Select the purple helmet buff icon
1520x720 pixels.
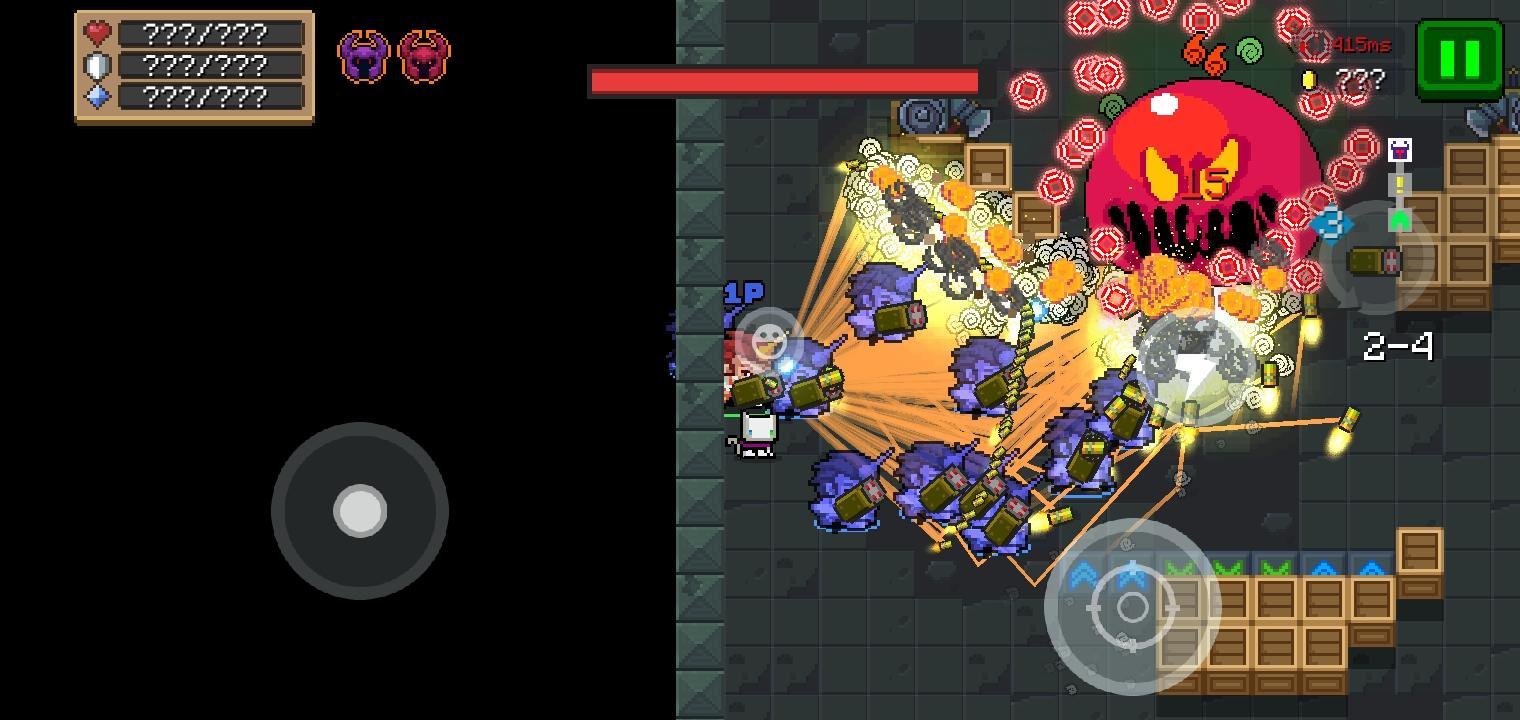tap(364, 57)
